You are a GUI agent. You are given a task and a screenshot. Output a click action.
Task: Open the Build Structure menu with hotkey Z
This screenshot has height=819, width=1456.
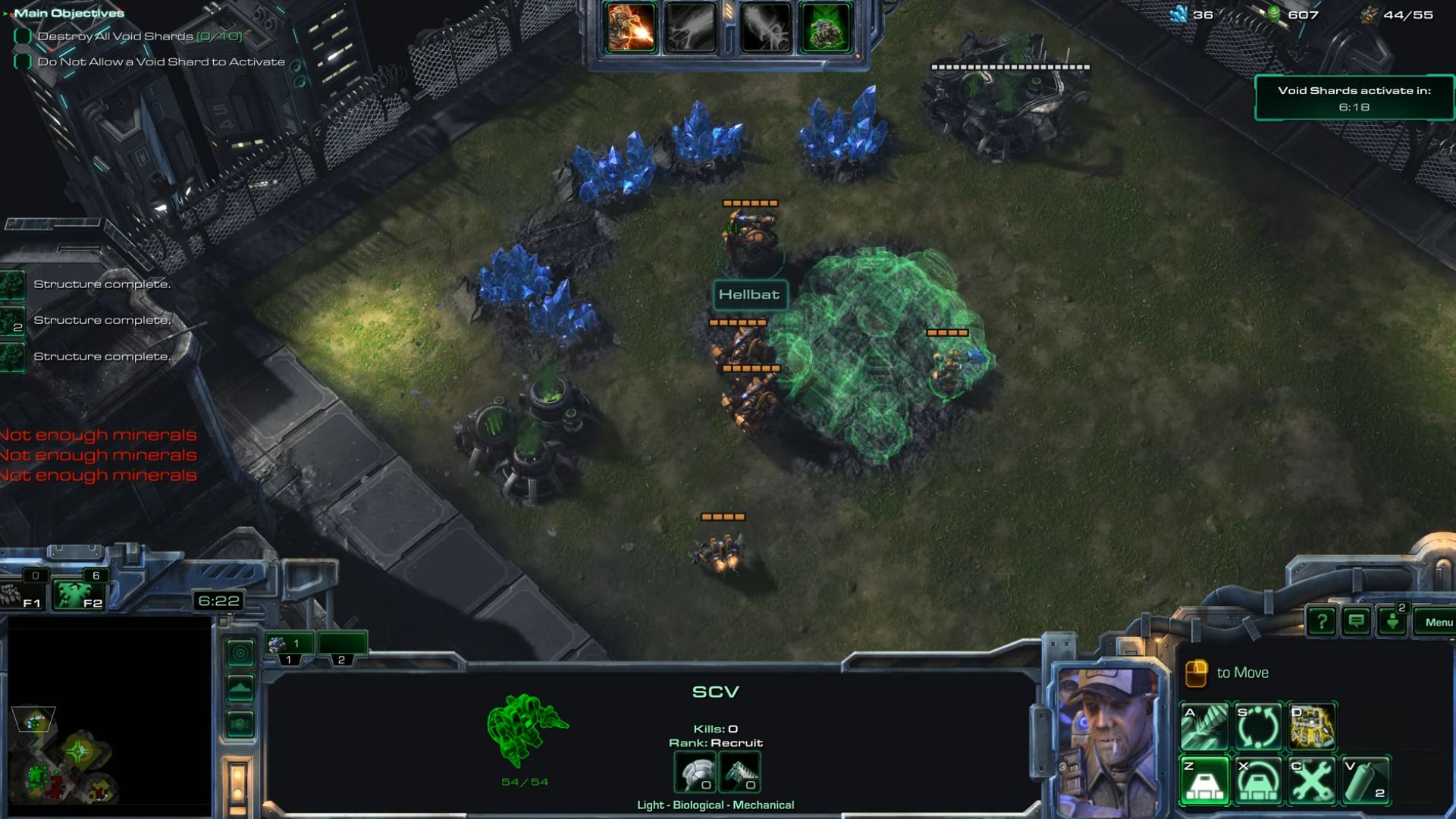(x=1204, y=780)
